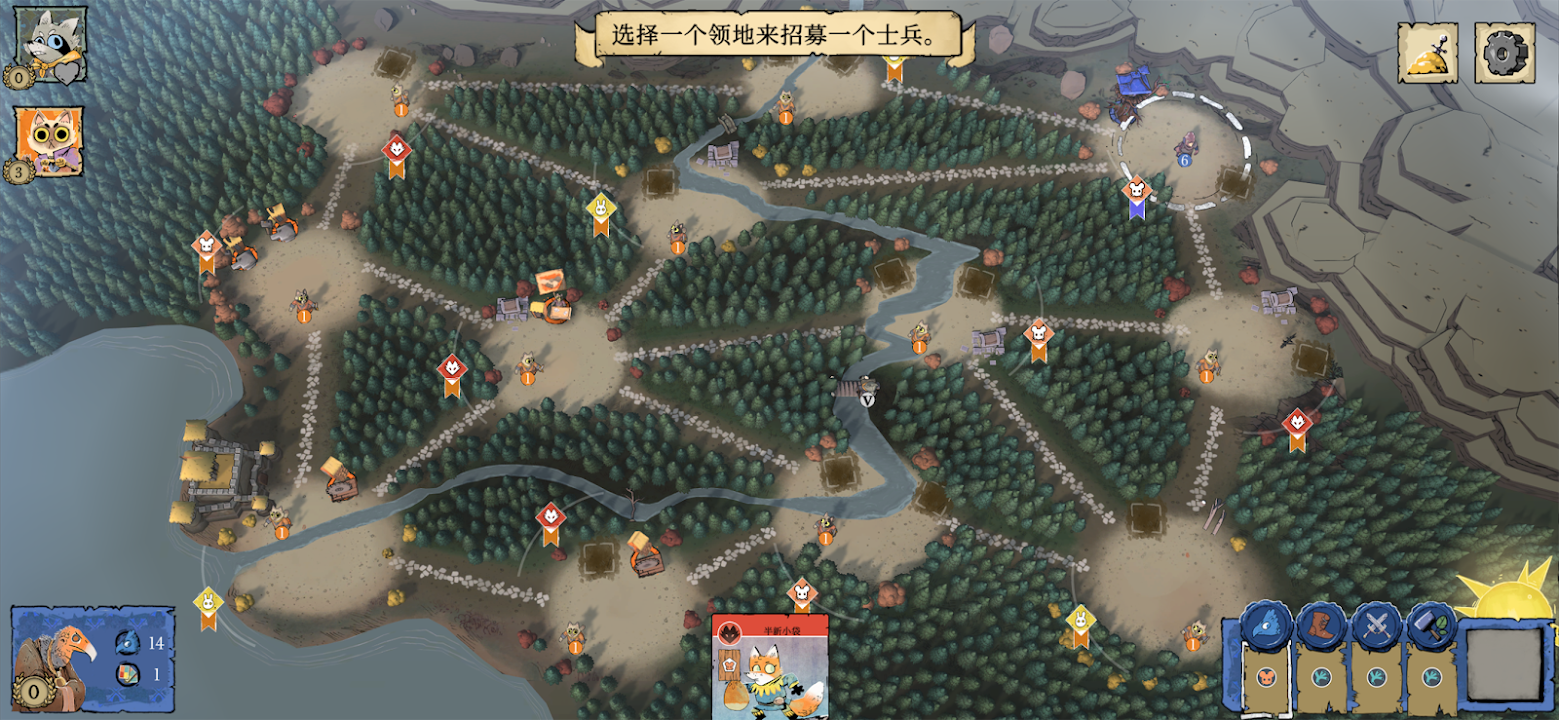Select the red fox card in hand
Viewport: 1559px width, 720px height.
click(x=769, y=668)
